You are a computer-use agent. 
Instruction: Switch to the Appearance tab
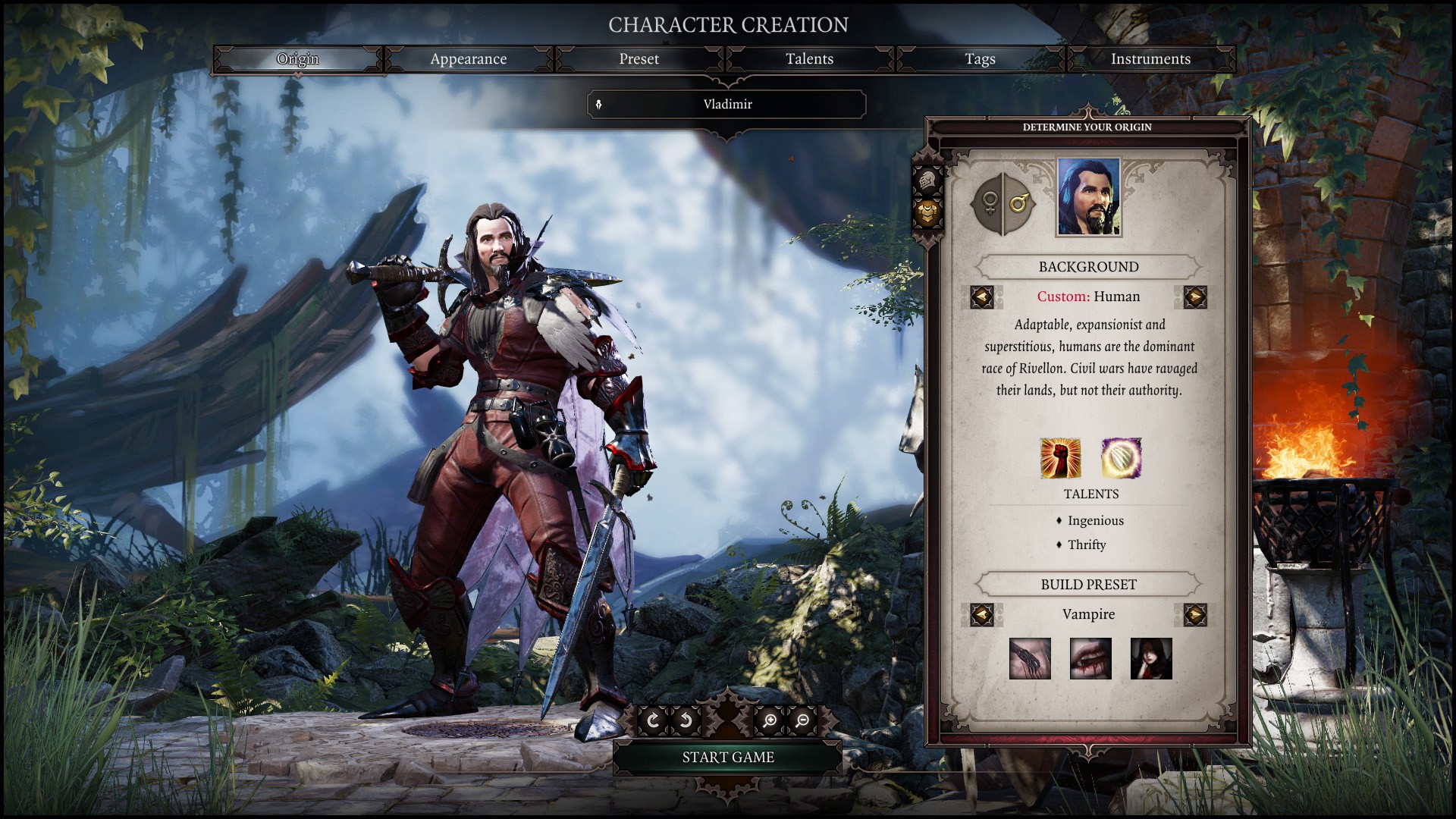tap(468, 59)
